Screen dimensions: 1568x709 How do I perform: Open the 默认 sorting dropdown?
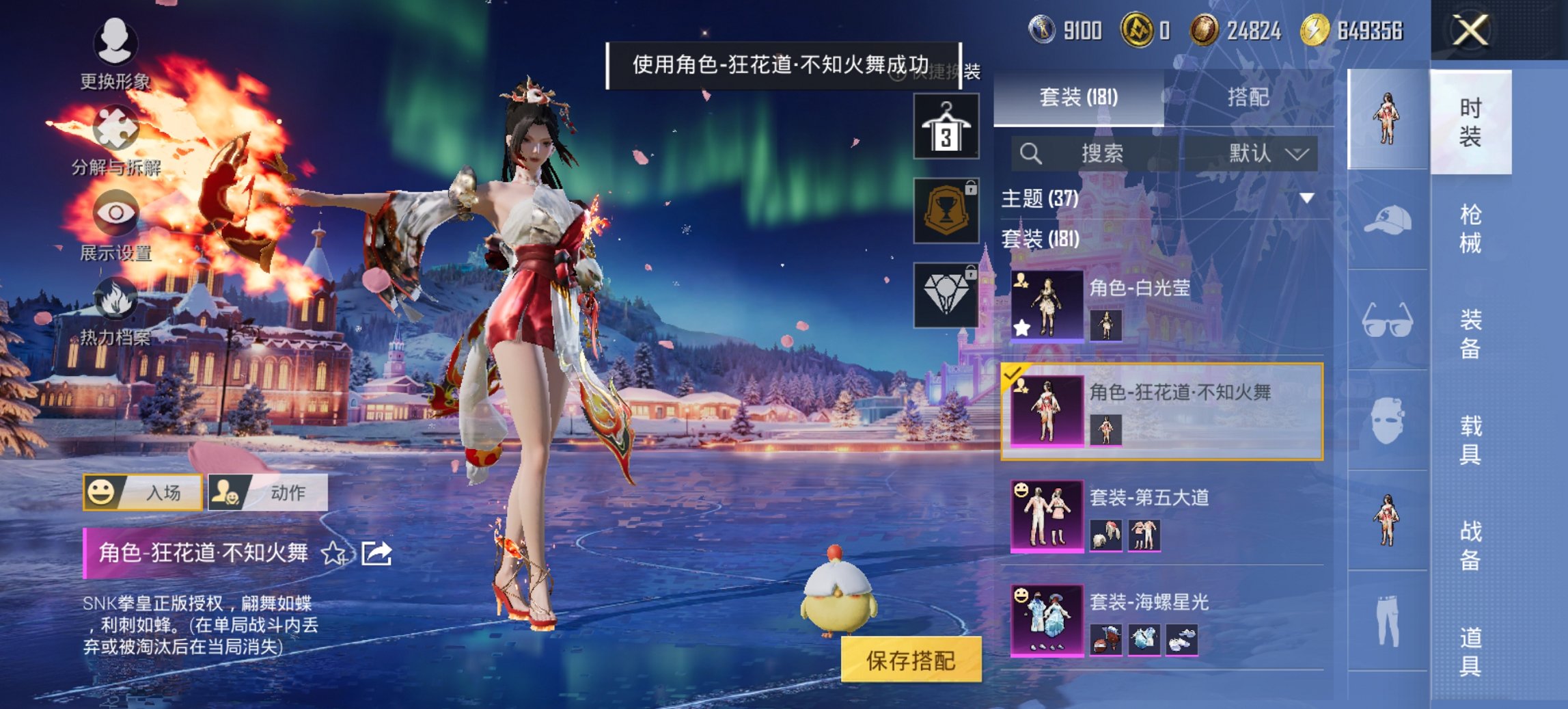tap(1267, 153)
